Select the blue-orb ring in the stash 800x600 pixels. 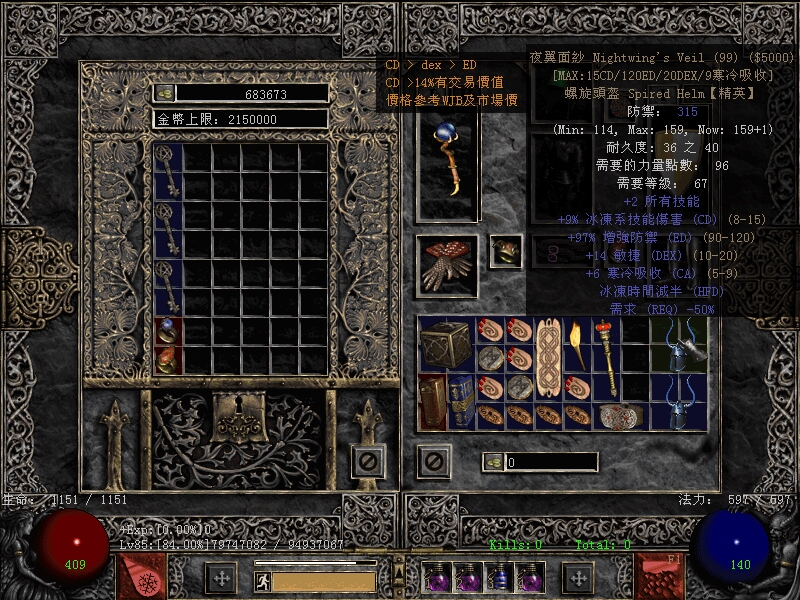[168, 332]
